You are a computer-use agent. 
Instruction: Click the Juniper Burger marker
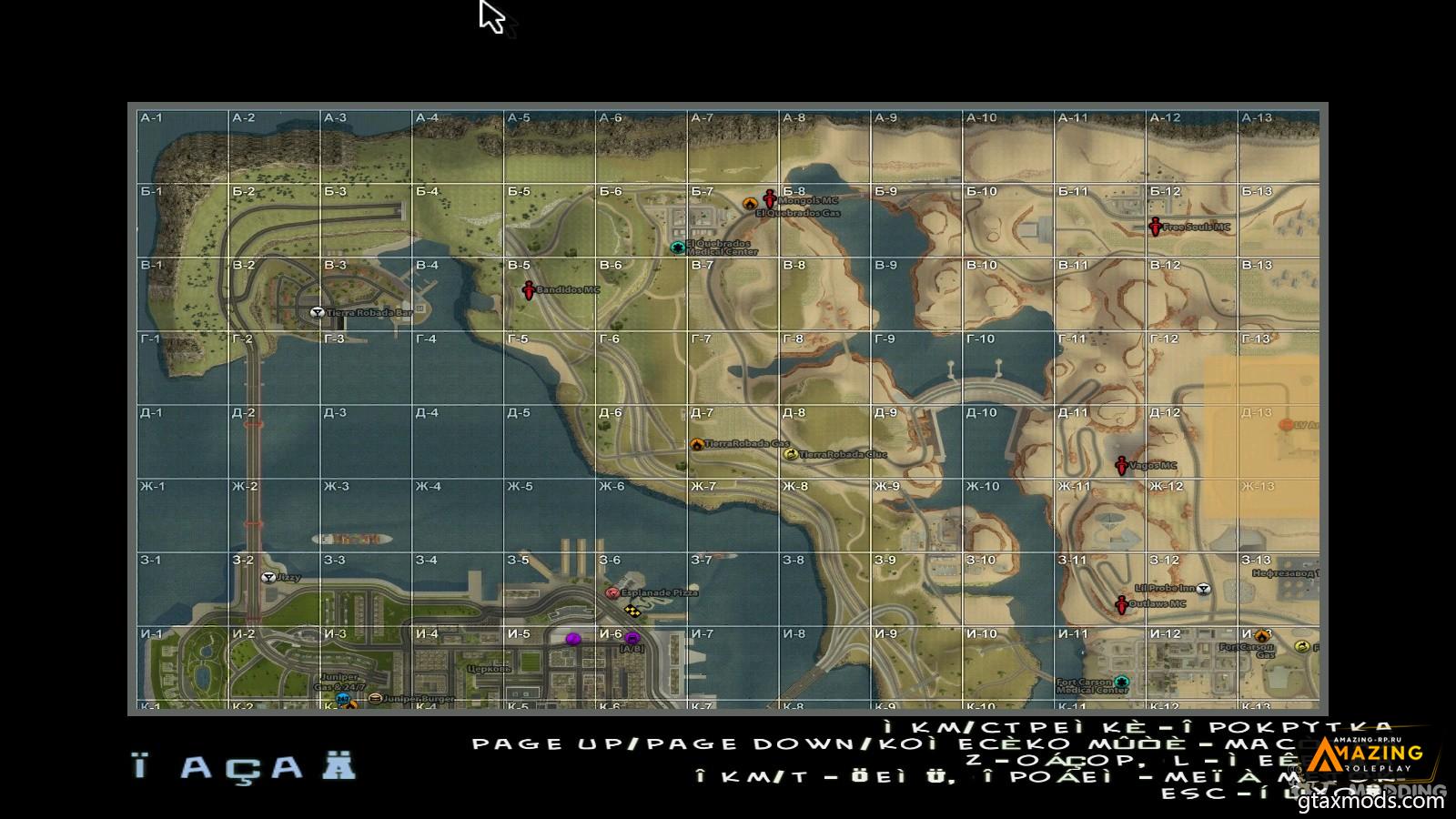pyautogui.click(x=375, y=699)
